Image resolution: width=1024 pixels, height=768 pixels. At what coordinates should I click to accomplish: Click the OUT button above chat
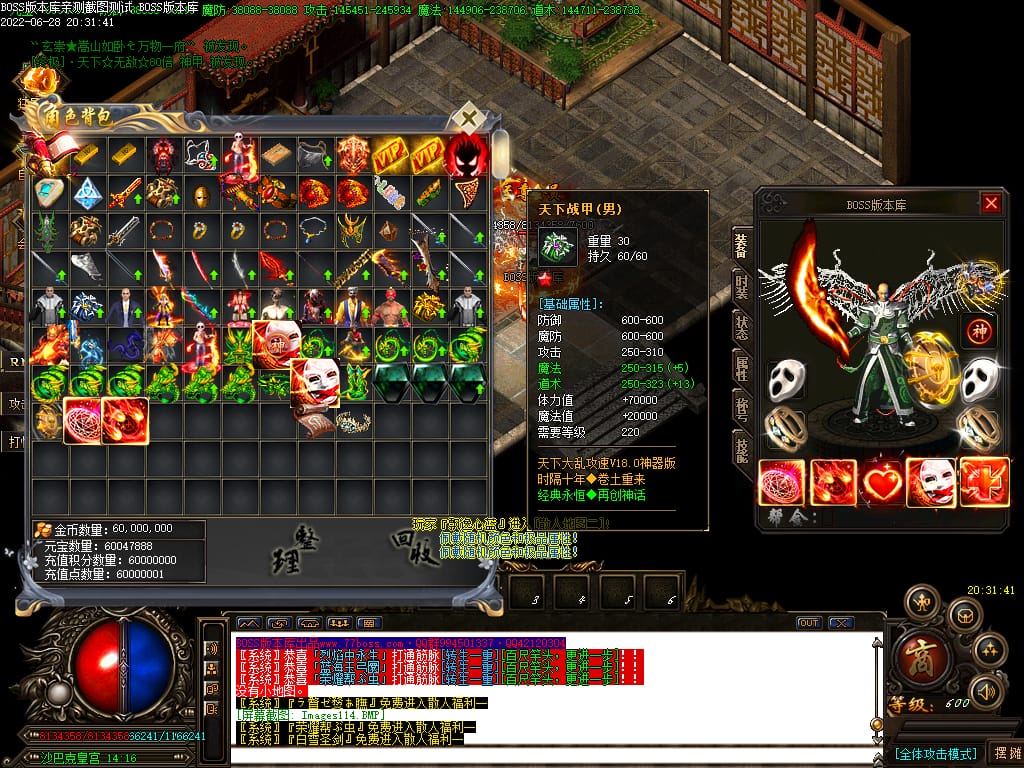(x=808, y=623)
